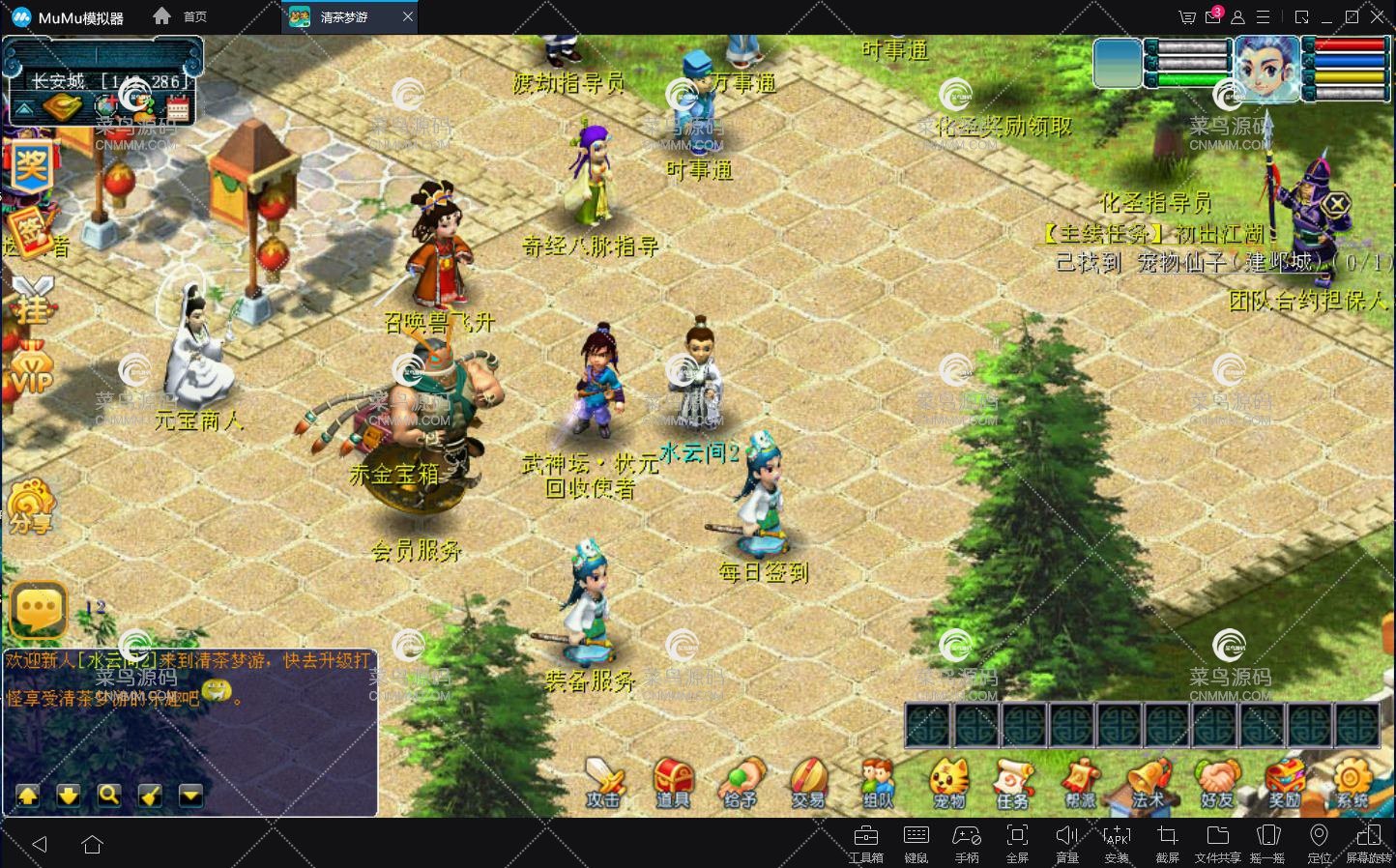Open the 交易 trade button

808,782
